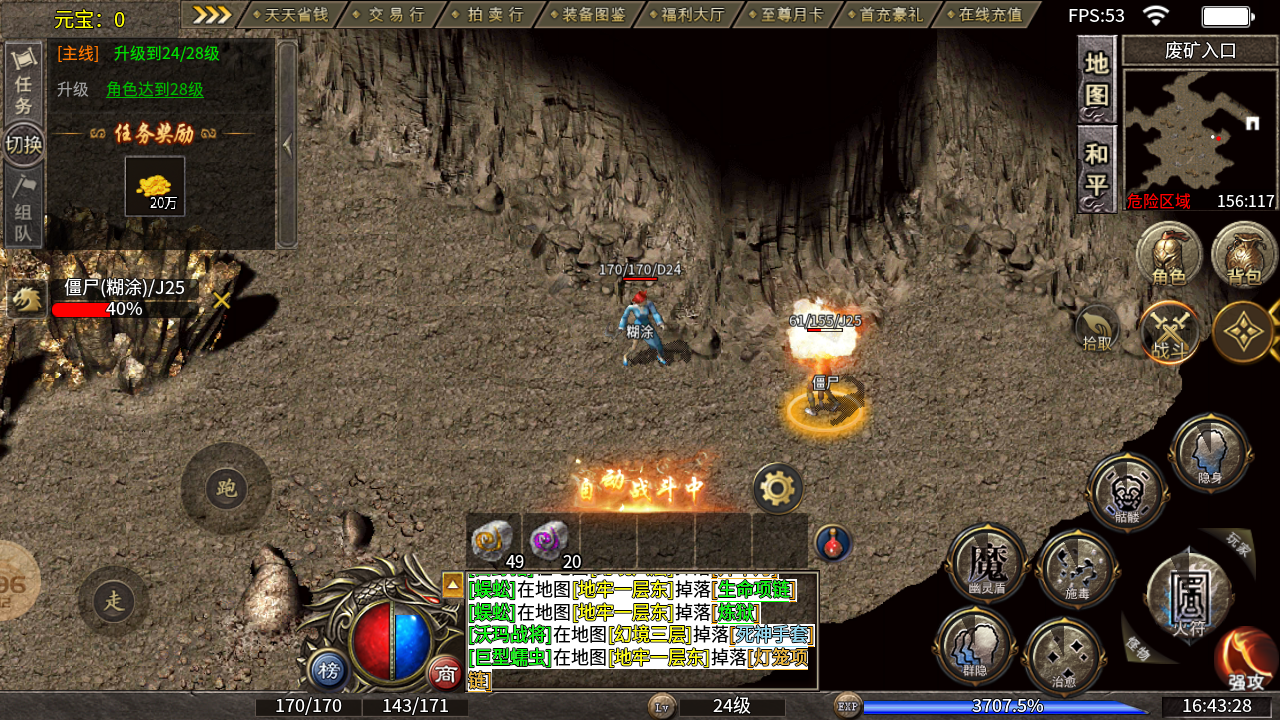This screenshot has width=1280, height=720.
Task: Click the 切换 switch button
Action: pyautogui.click(x=23, y=144)
